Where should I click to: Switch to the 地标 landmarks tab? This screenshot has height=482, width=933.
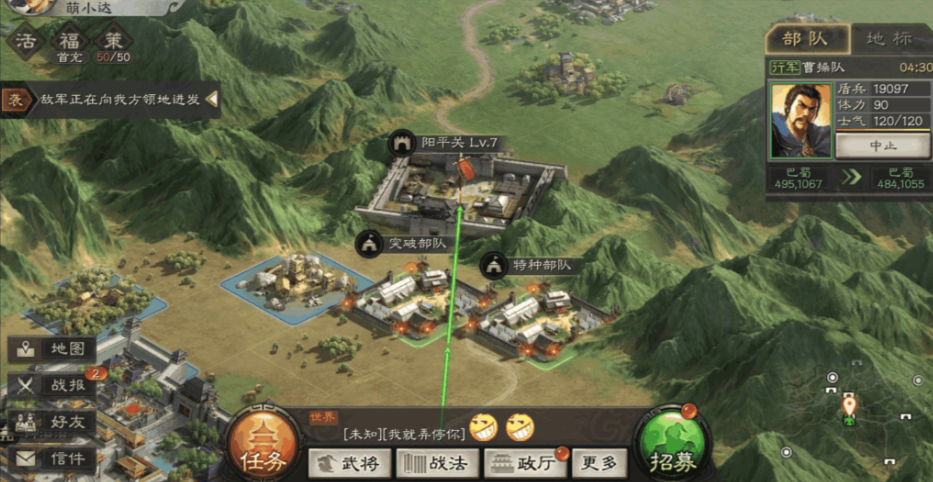(888, 39)
